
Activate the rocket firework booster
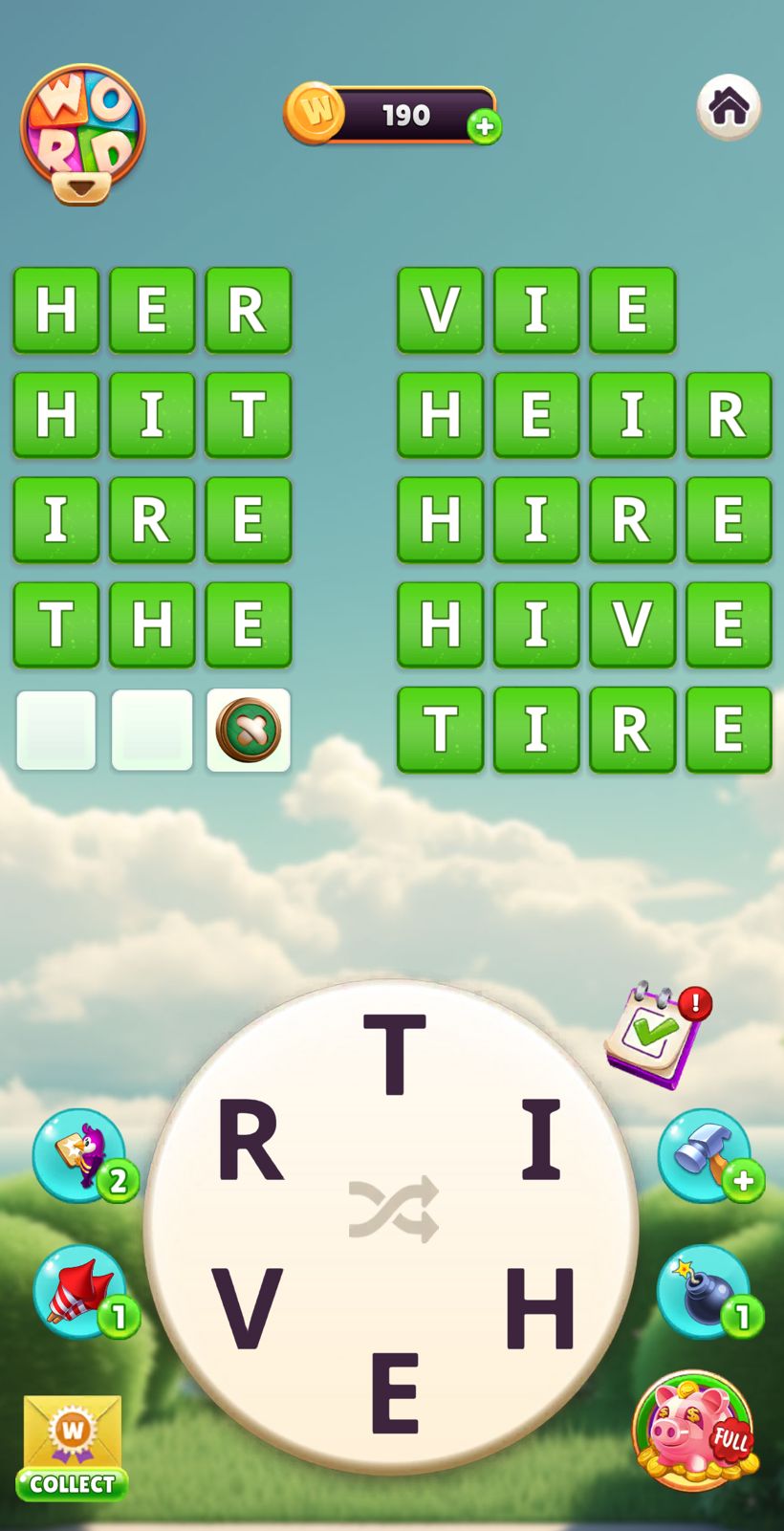pyautogui.click(x=80, y=1291)
